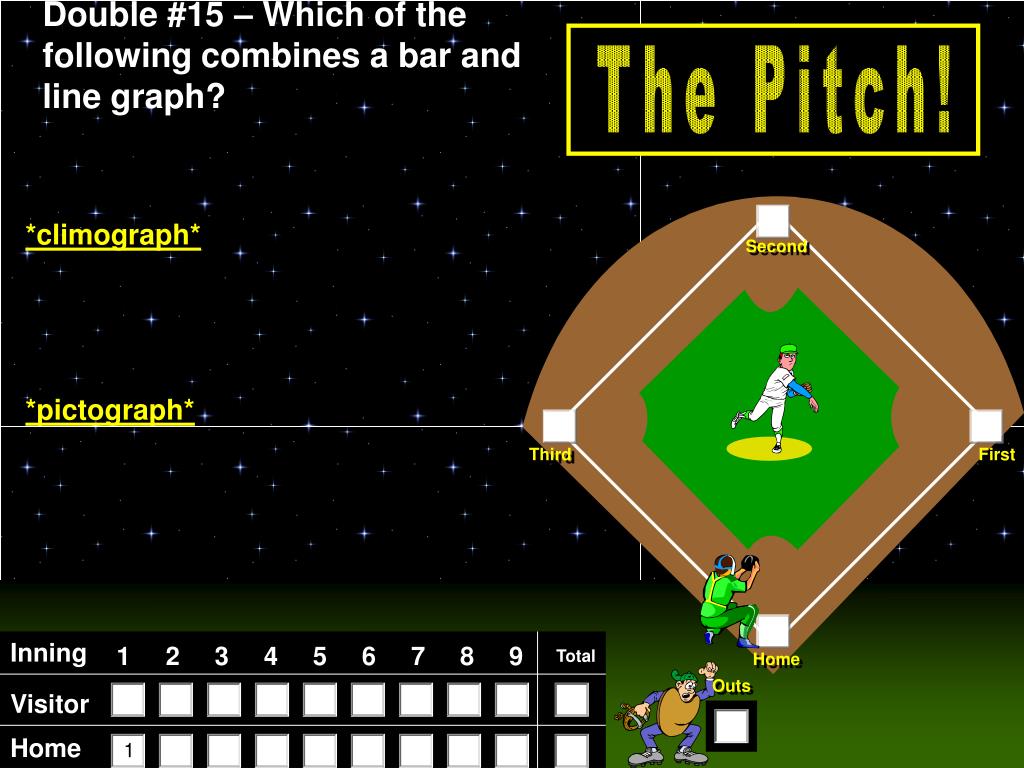Click the 'The Pitch!' banner
This screenshot has width=1024, height=768.
point(773,91)
